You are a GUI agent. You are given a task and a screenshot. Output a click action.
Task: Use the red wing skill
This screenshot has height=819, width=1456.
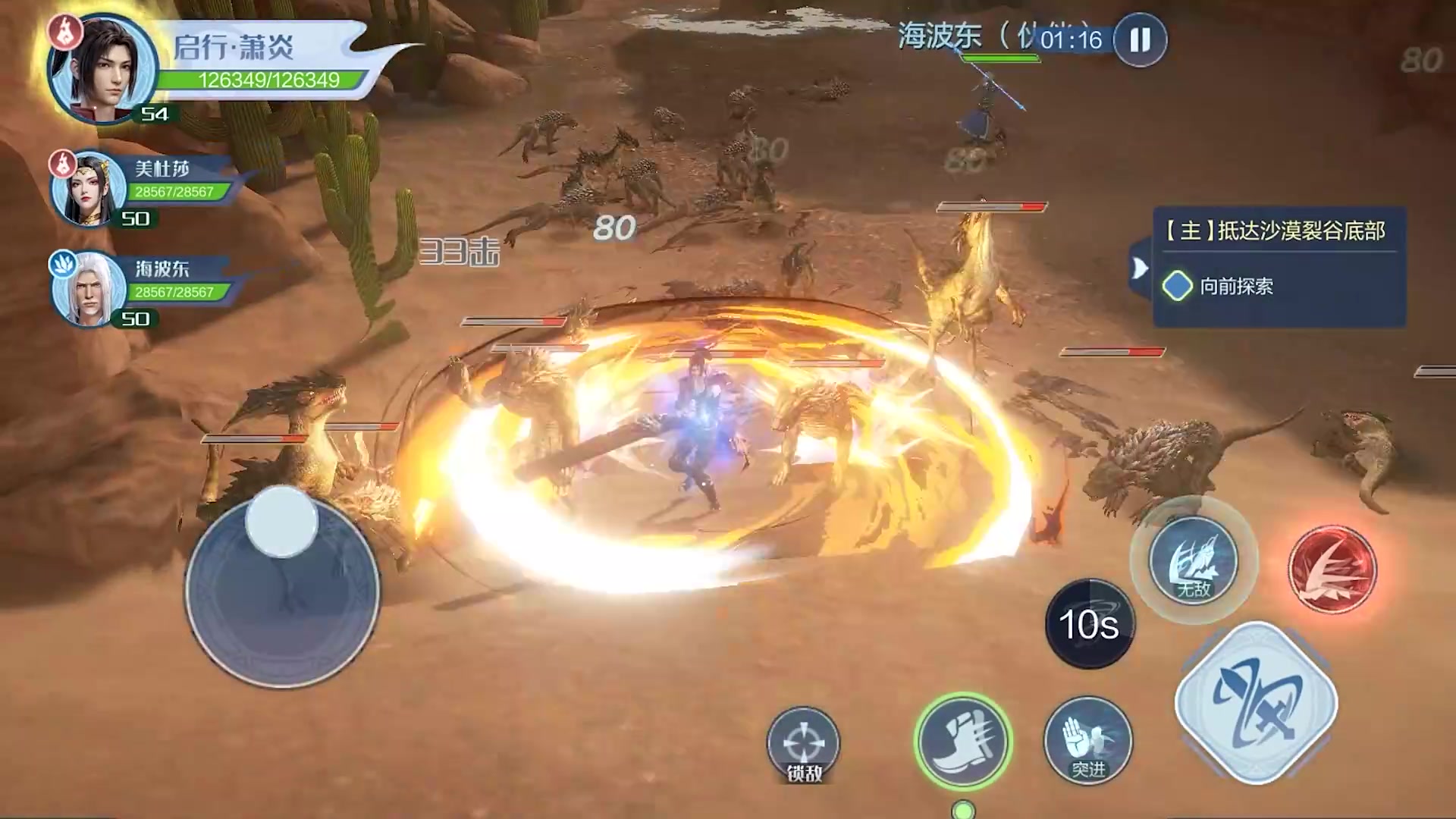coord(1332,570)
